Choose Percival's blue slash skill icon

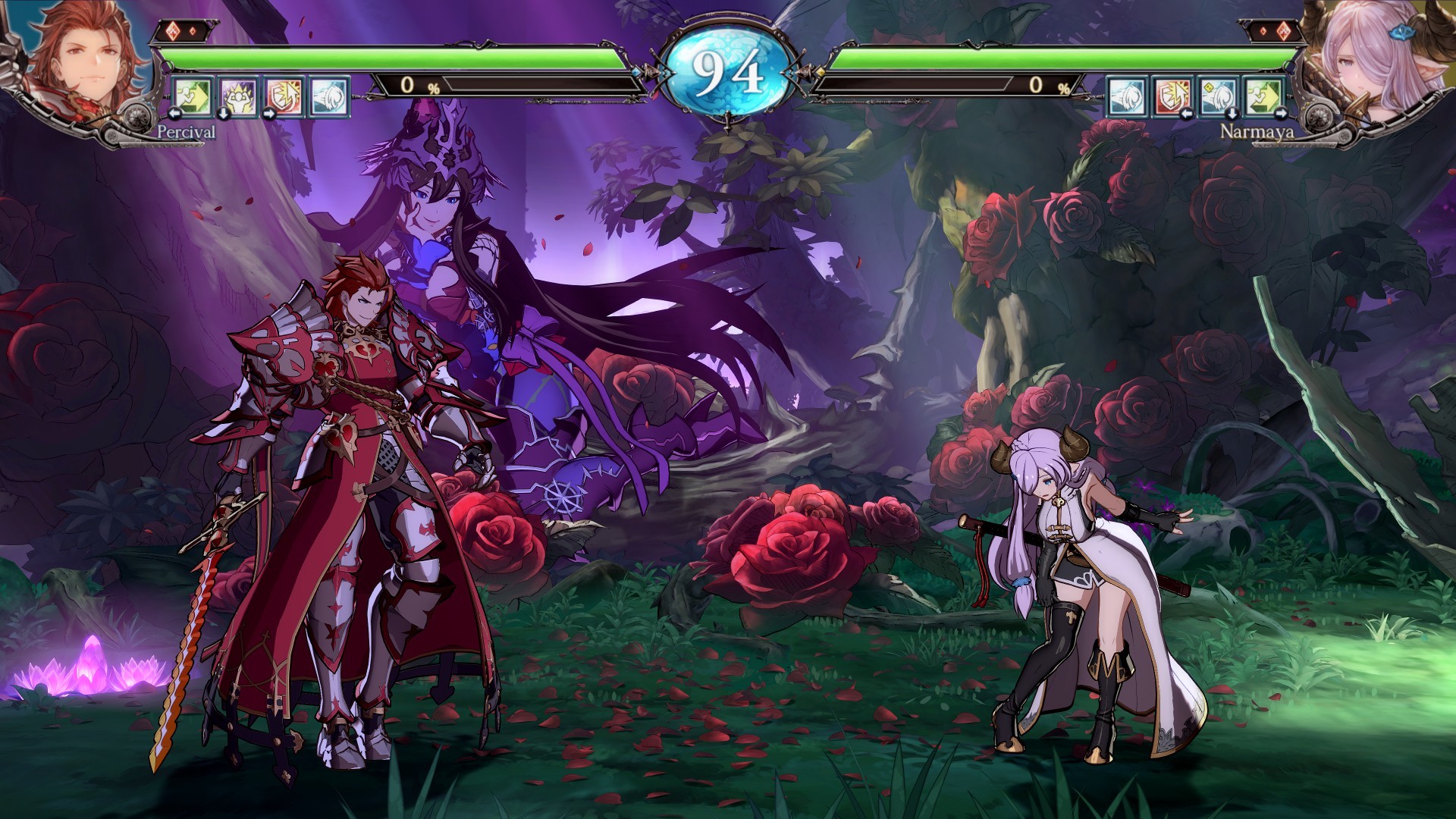click(x=330, y=95)
